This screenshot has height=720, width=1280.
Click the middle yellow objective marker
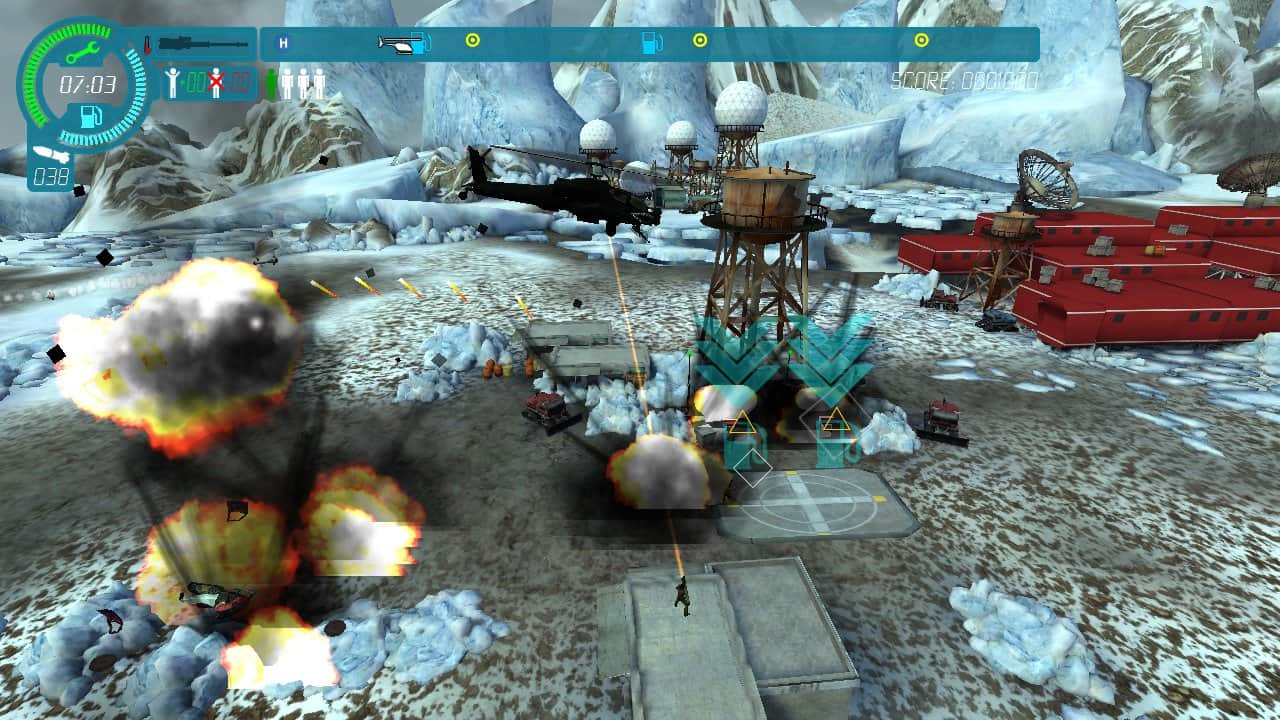pos(700,41)
